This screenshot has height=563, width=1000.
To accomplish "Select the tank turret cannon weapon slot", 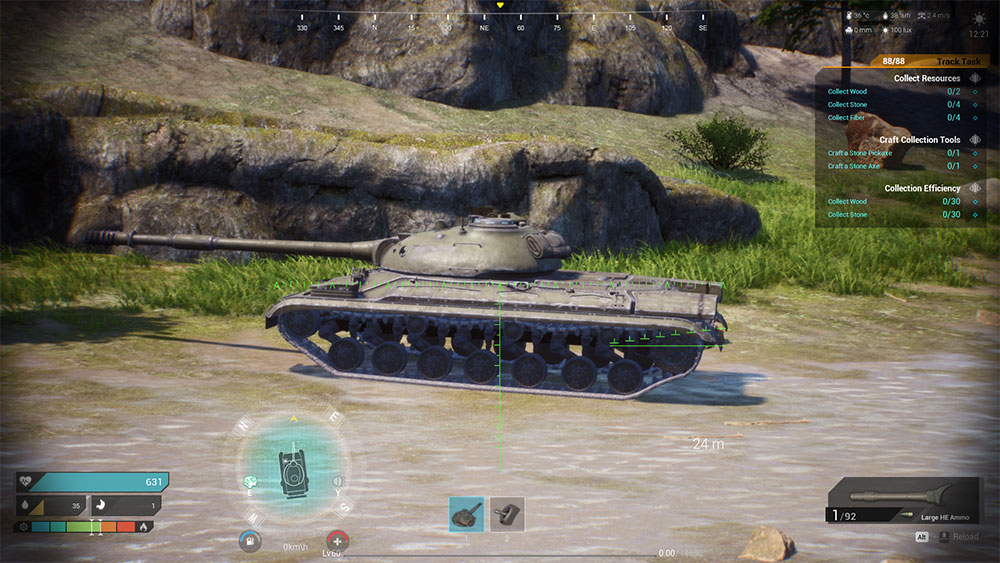I will [x=466, y=514].
